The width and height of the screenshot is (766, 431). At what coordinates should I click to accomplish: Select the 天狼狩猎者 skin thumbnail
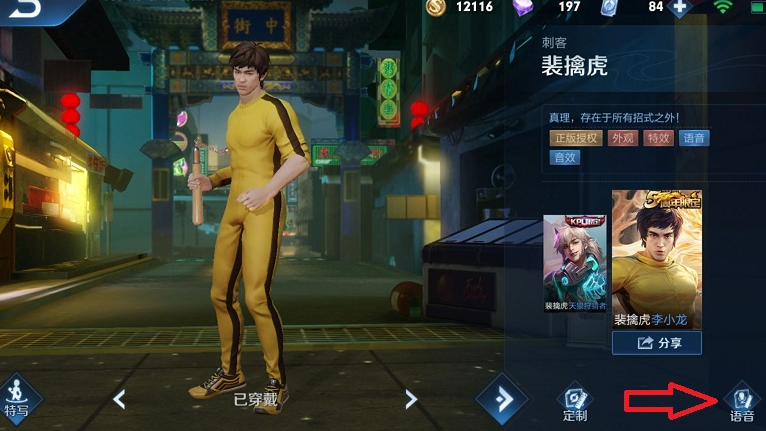575,263
